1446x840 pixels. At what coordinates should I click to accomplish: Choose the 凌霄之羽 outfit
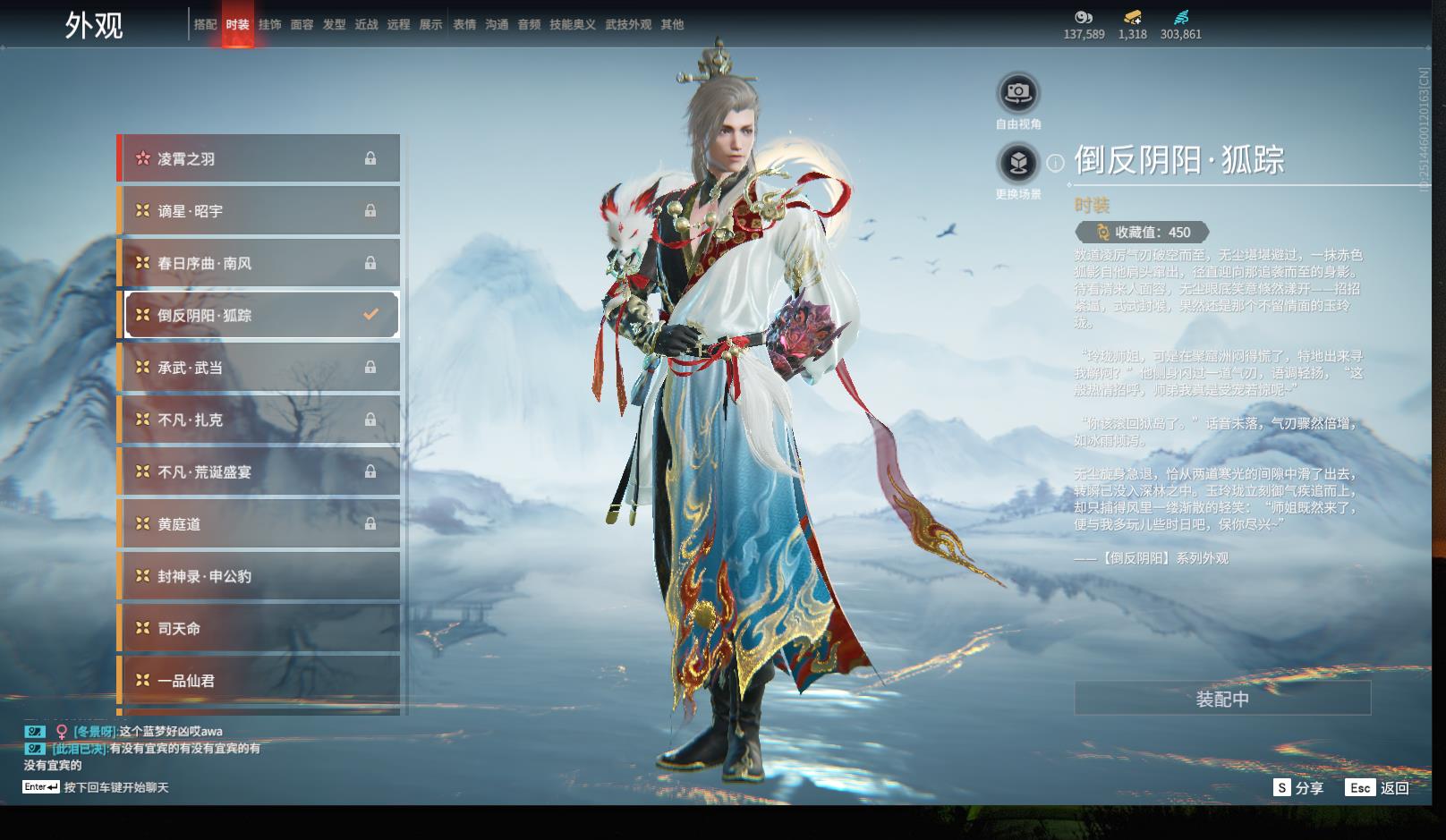tap(259, 158)
